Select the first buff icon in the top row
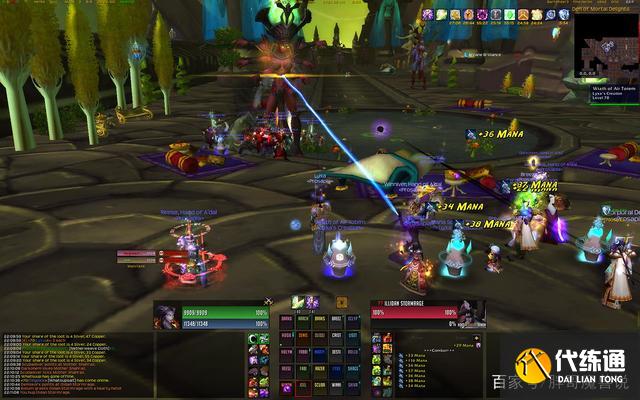The height and width of the screenshot is (400, 640). (425, 14)
